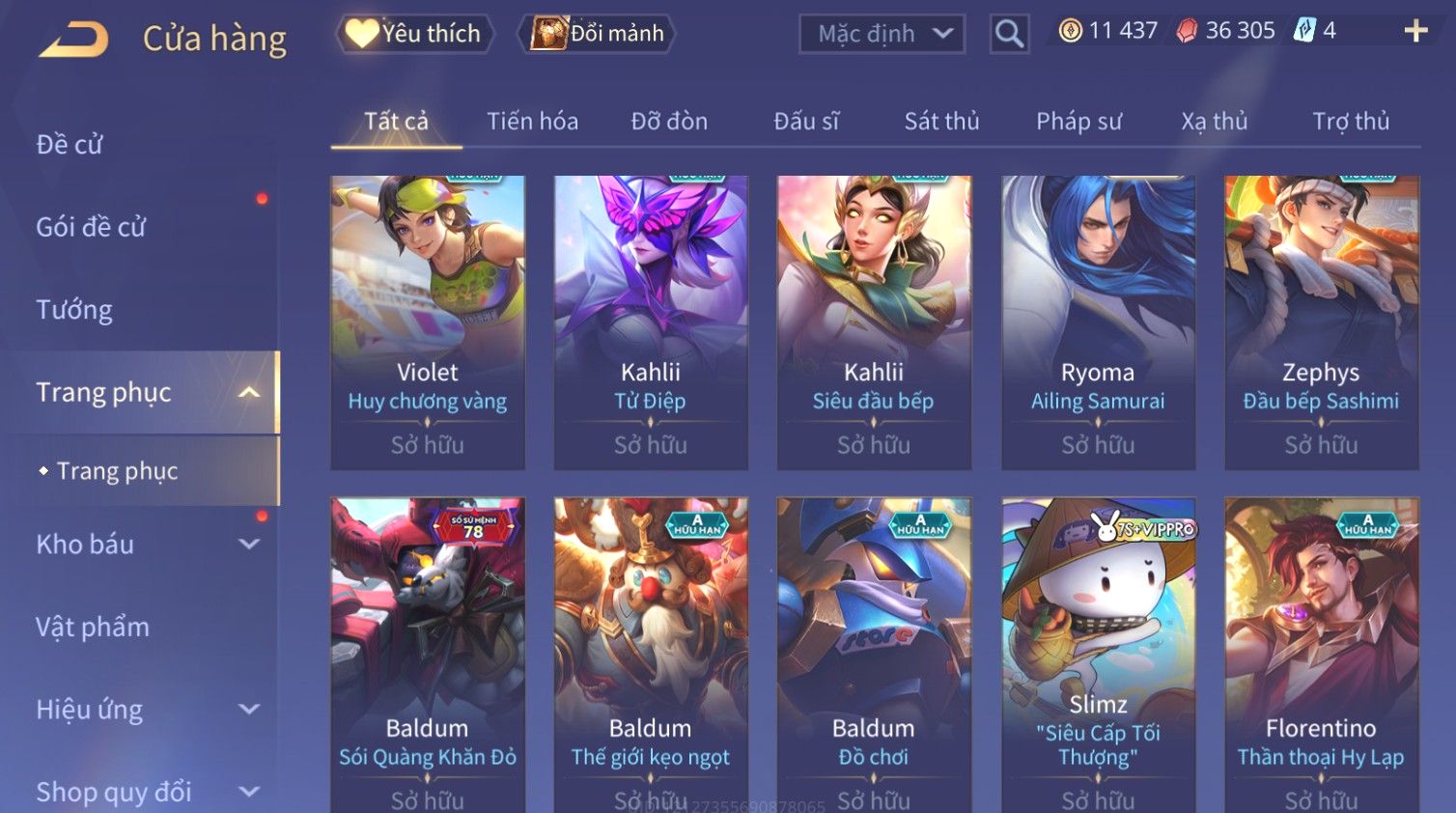
Task: Show the Pháp sư skins tab
Action: (x=1078, y=122)
